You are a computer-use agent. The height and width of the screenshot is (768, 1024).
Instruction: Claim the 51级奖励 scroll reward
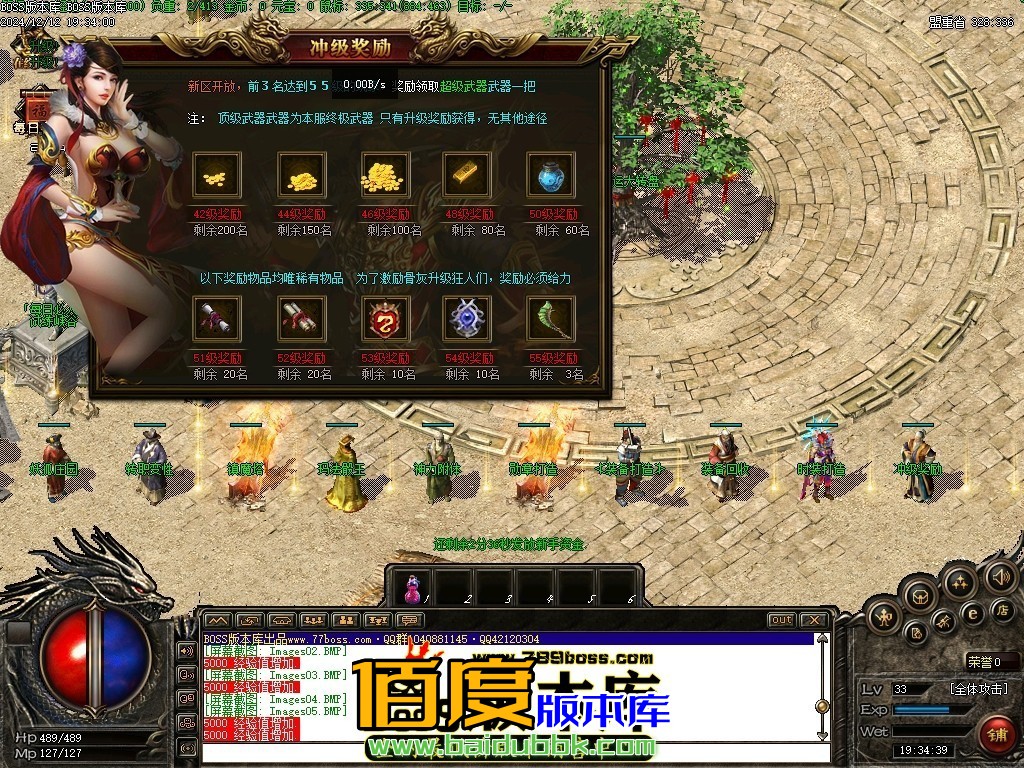click(x=217, y=320)
